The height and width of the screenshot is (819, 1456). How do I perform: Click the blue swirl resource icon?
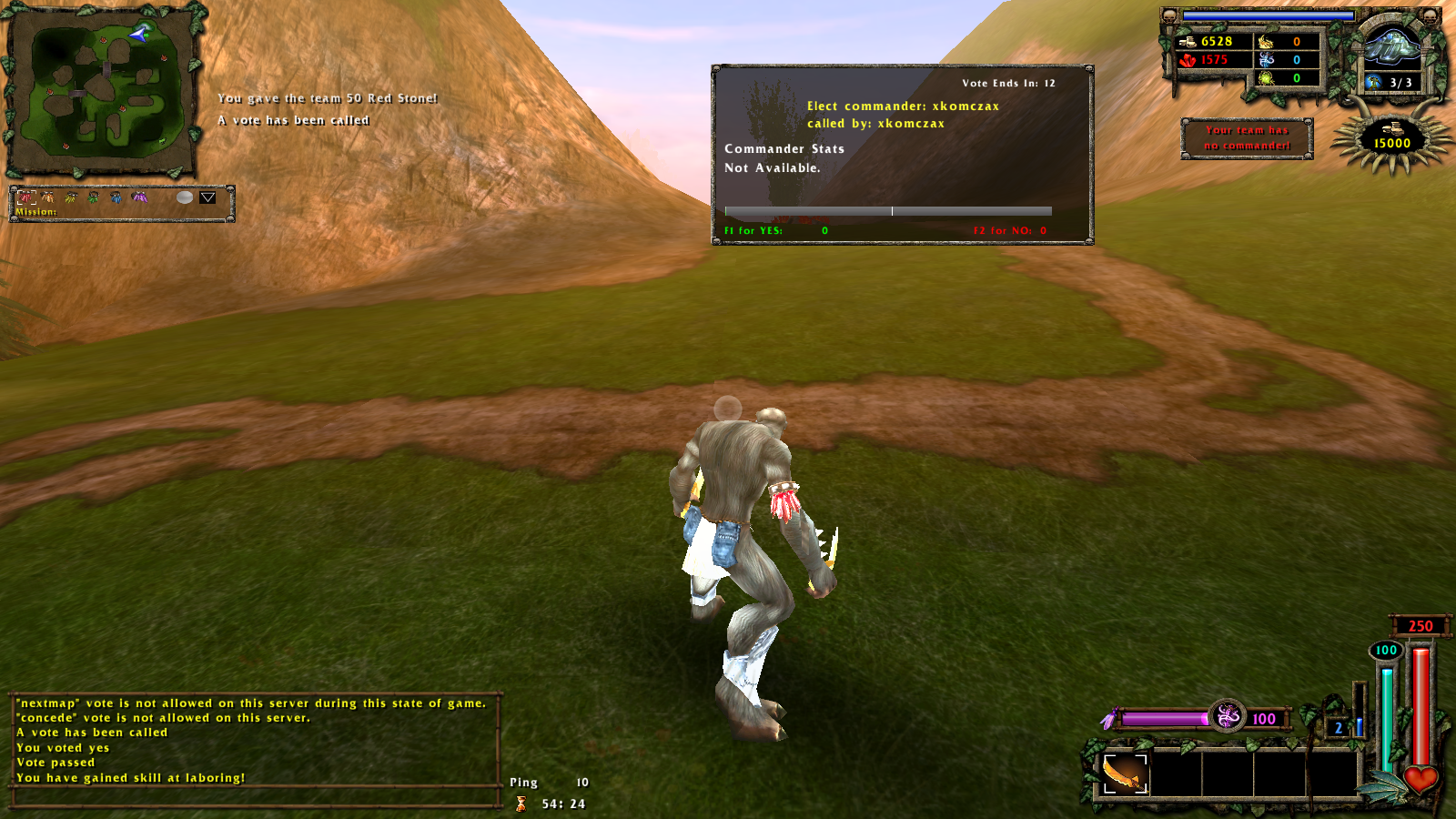click(x=1266, y=60)
